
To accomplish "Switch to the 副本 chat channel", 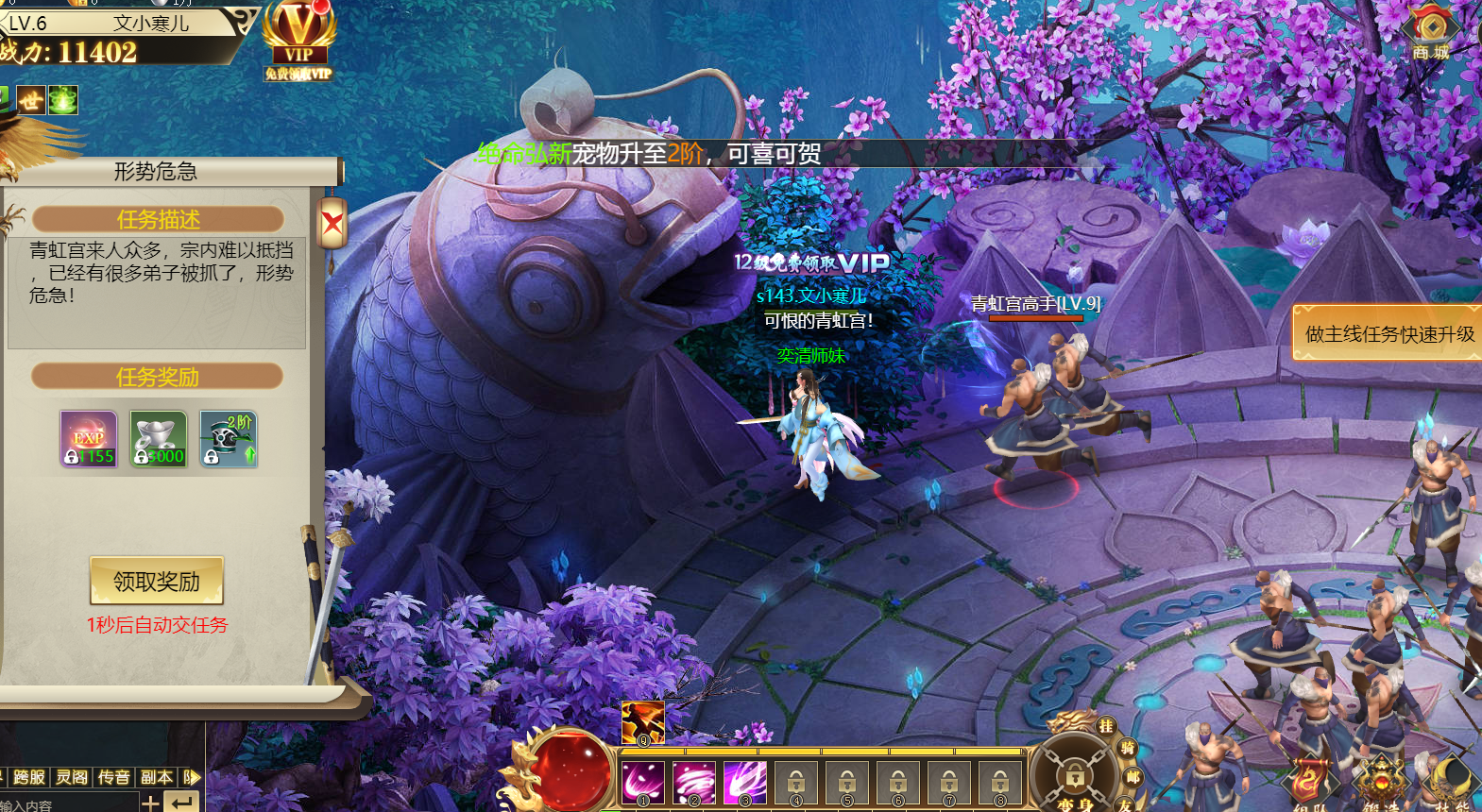I will (157, 777).
